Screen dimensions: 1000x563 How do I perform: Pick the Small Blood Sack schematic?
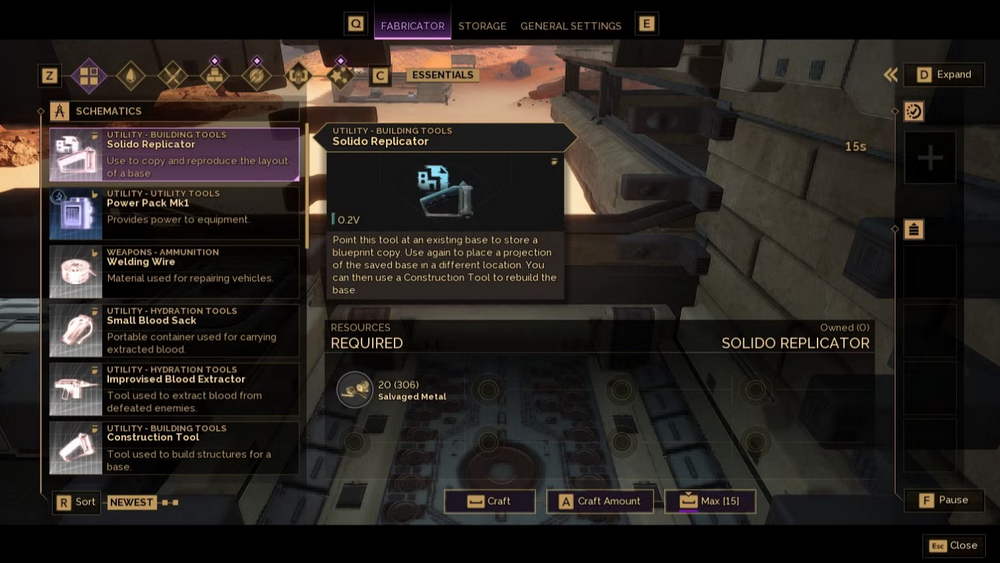point(174,330)
